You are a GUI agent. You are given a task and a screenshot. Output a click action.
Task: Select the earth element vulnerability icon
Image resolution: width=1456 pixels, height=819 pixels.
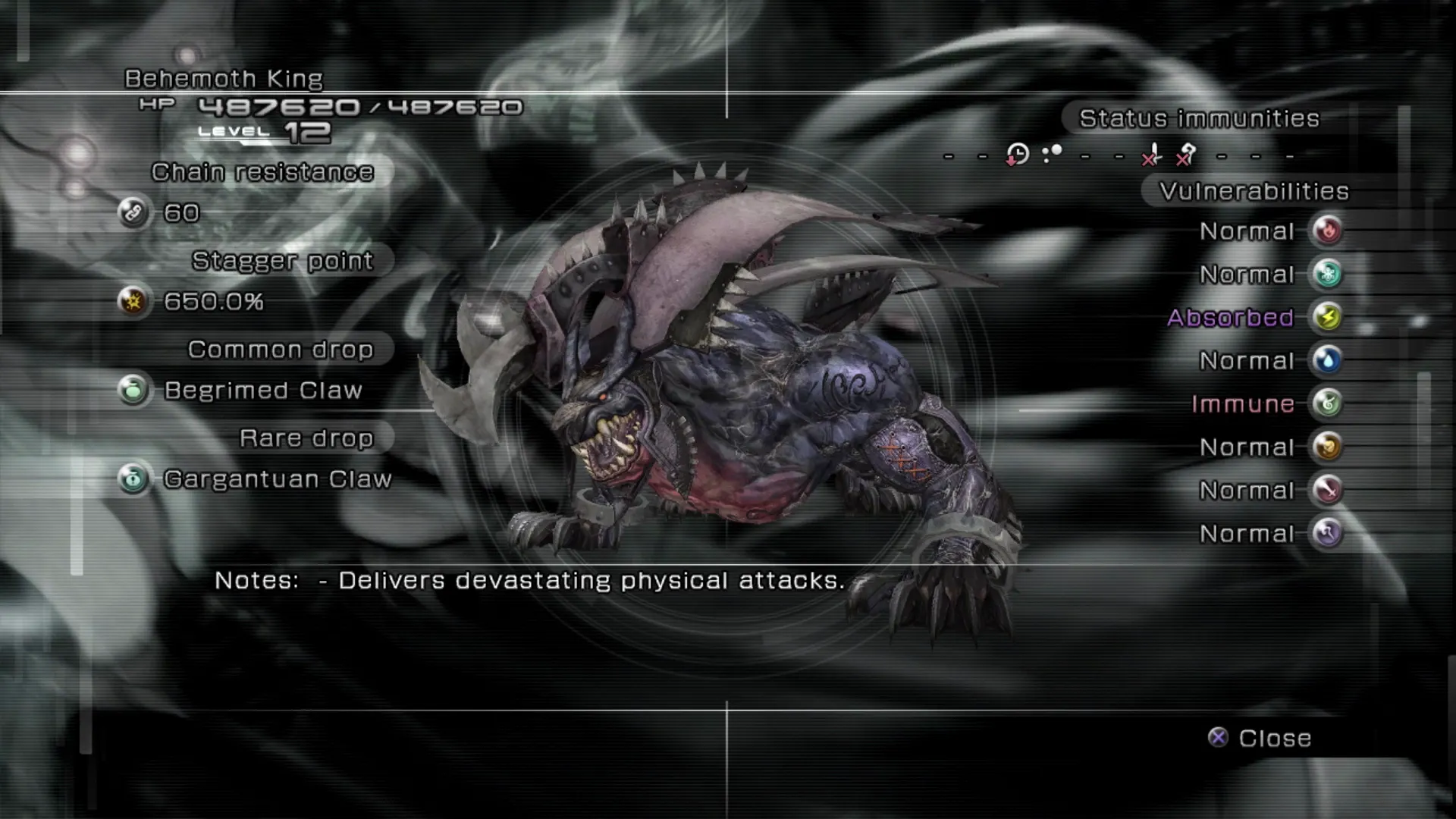click(x=1327, y=447)
